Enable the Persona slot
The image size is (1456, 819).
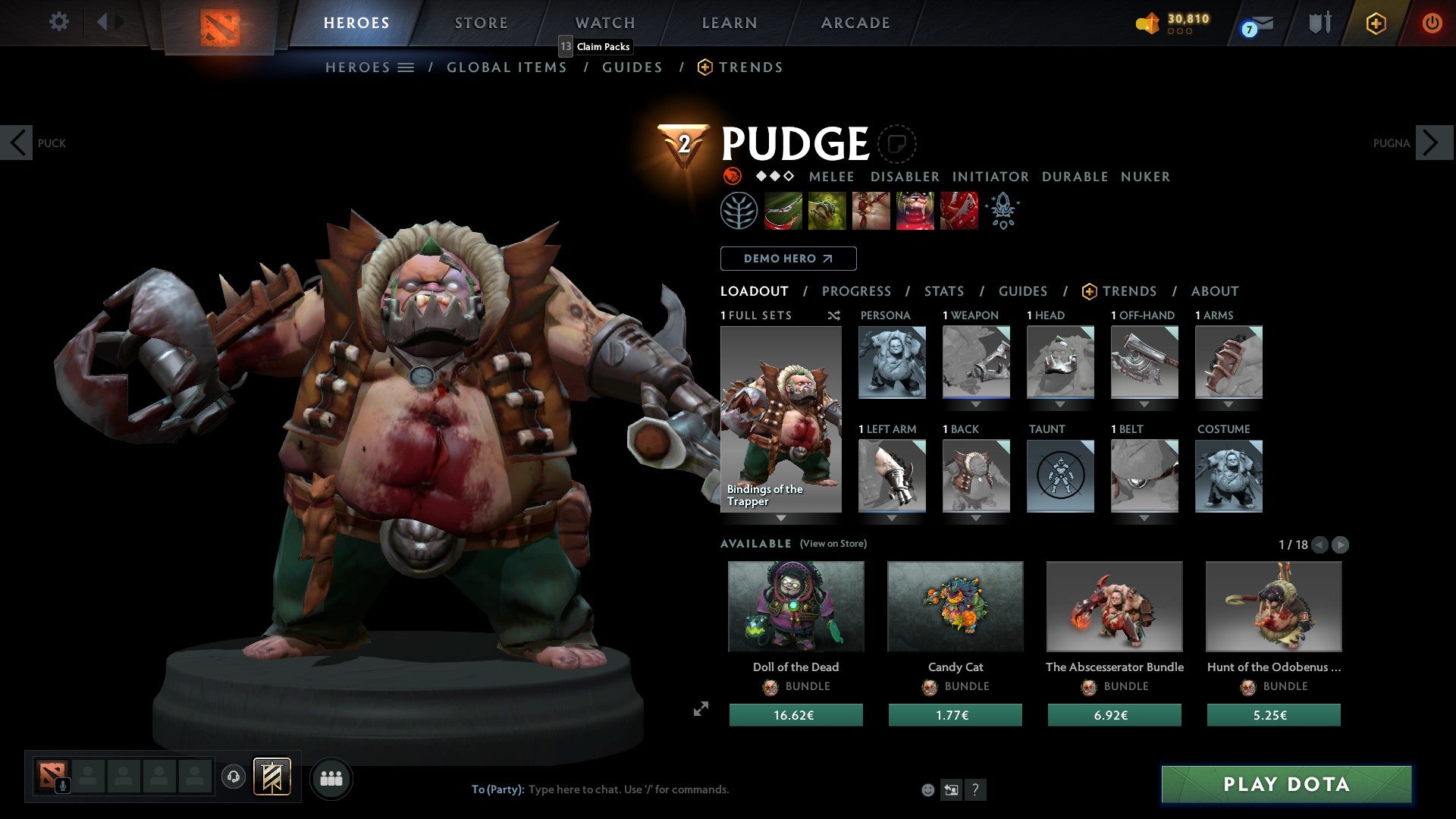pos(892,362)
